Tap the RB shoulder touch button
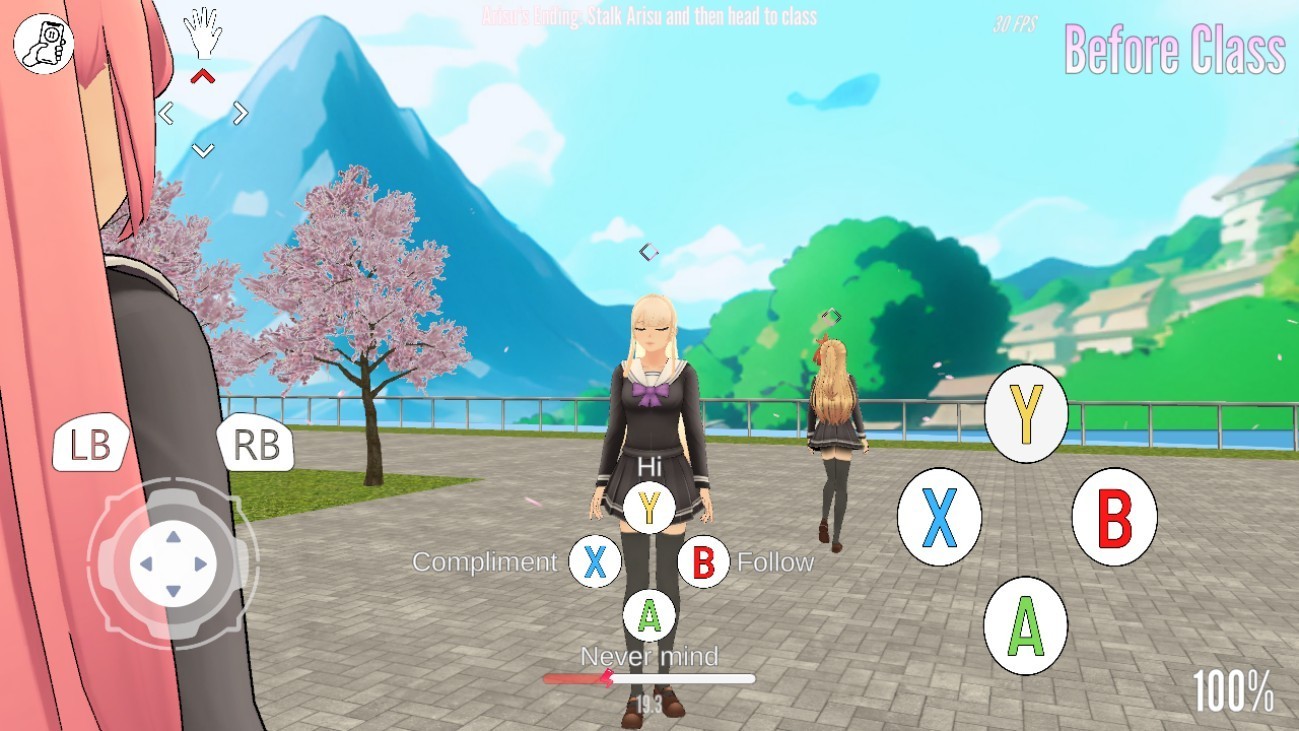 pos(256,445)
